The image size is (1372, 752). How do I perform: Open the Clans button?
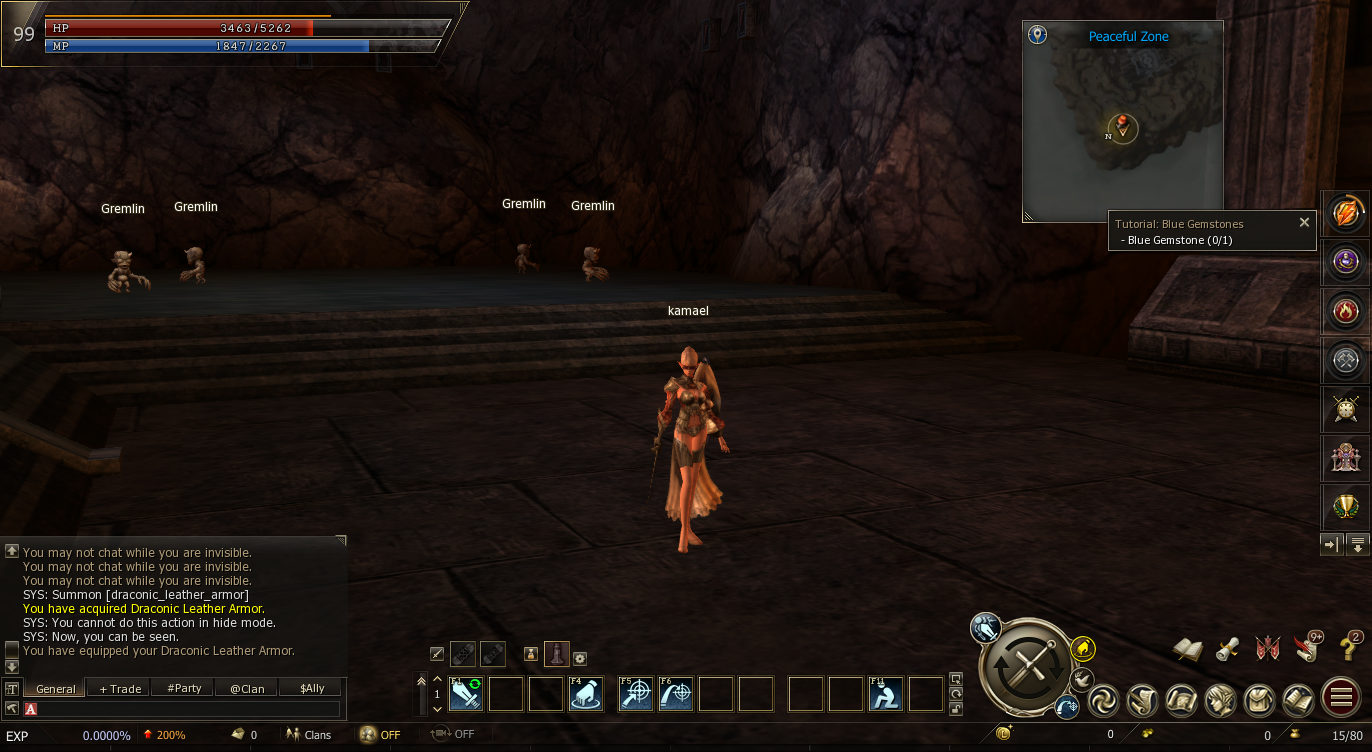[x=308, y=735]
